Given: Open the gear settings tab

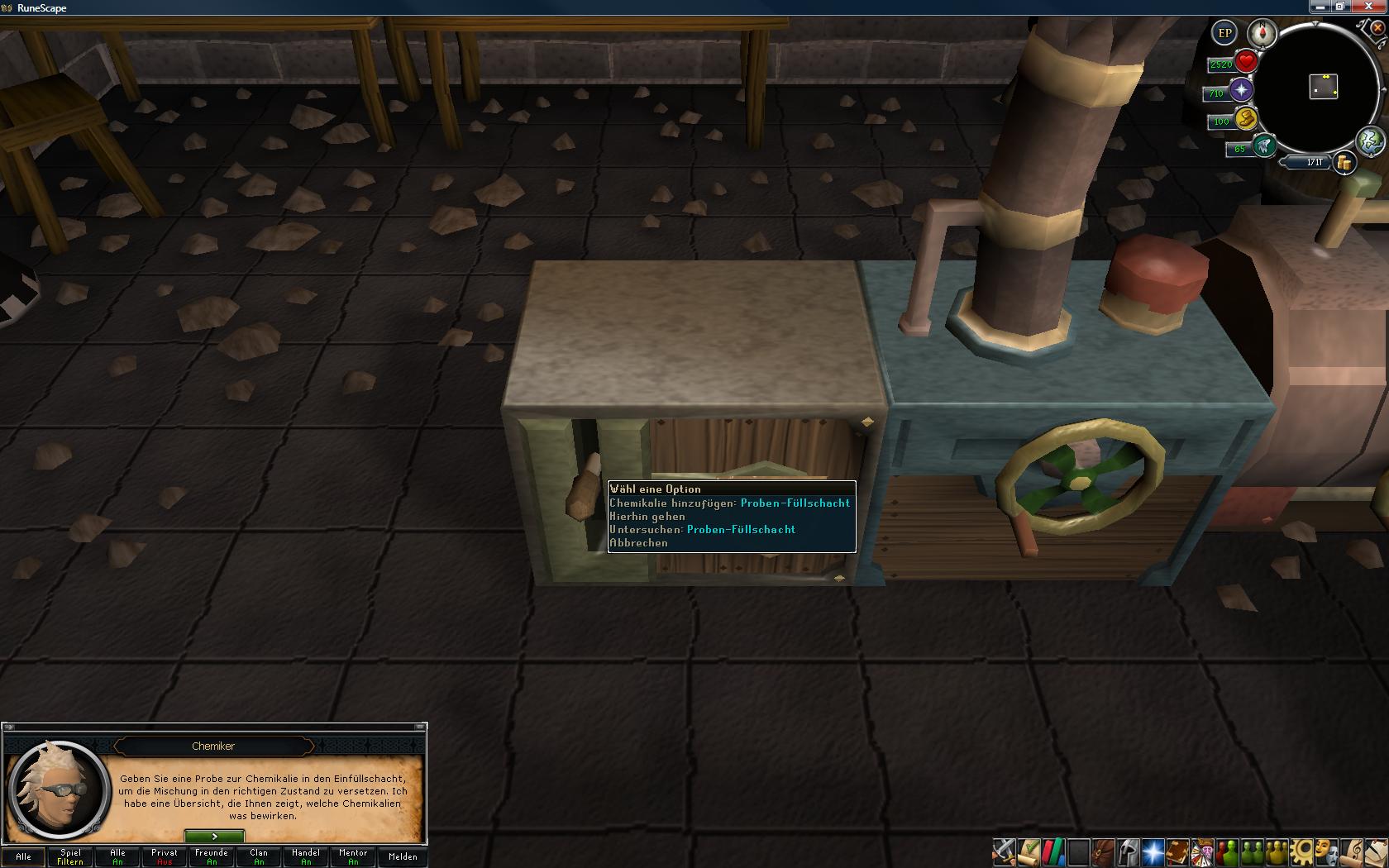Looking at the screenshot, I should 1301,851.
